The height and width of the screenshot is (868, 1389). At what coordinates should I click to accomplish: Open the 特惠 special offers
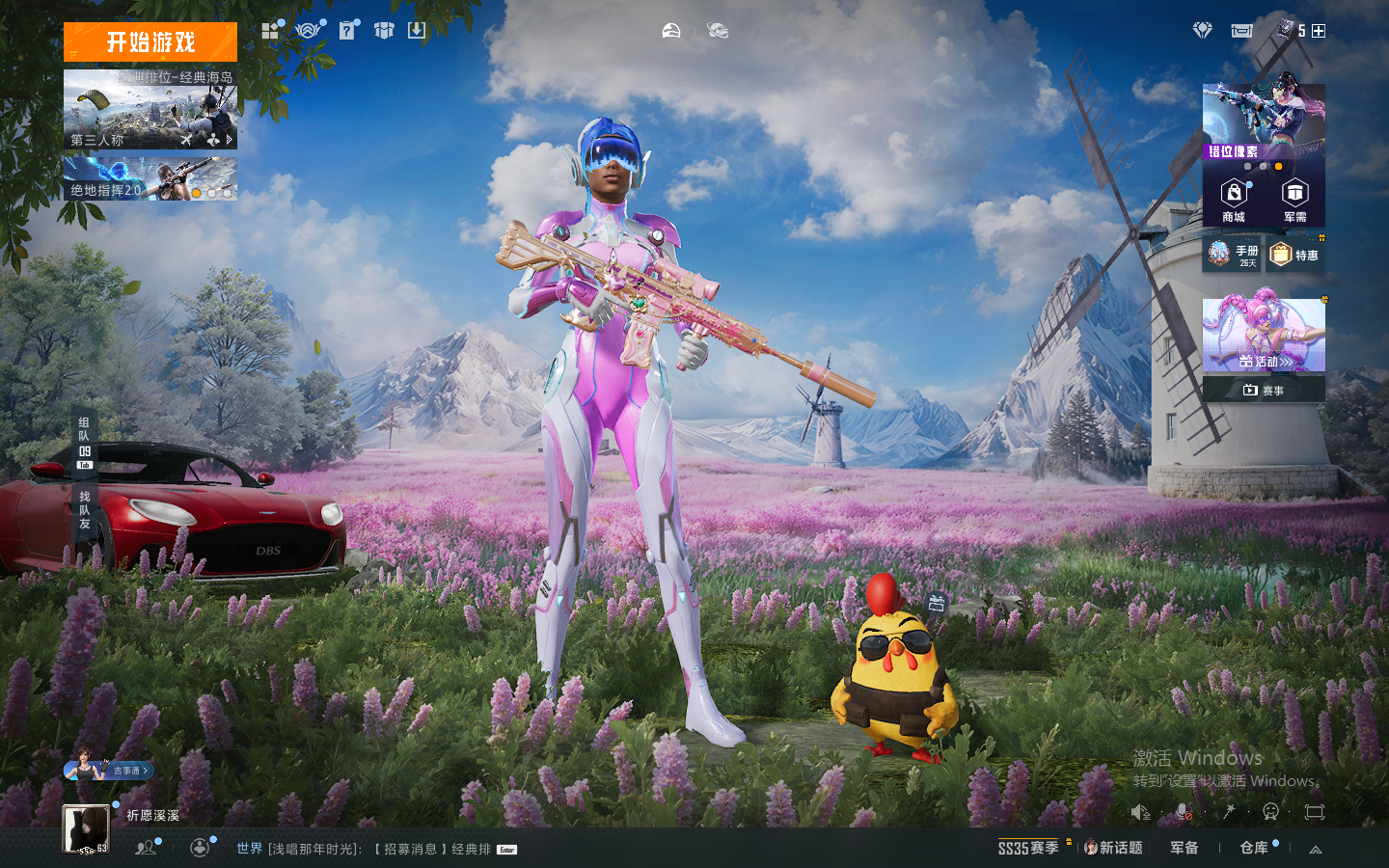click(1294, 255)
